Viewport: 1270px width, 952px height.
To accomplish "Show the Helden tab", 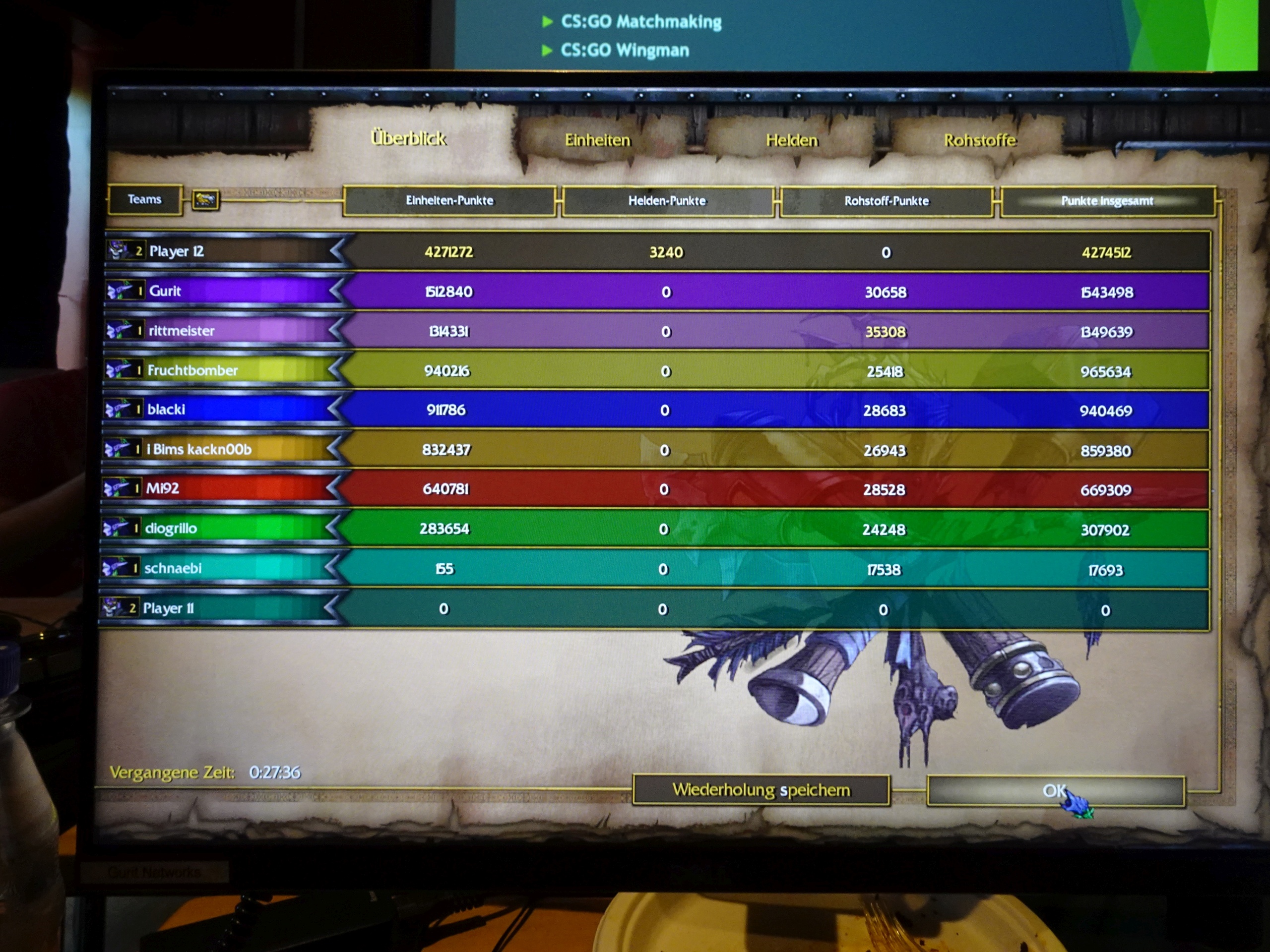I will pyautogui.click(x=791, y=140).
